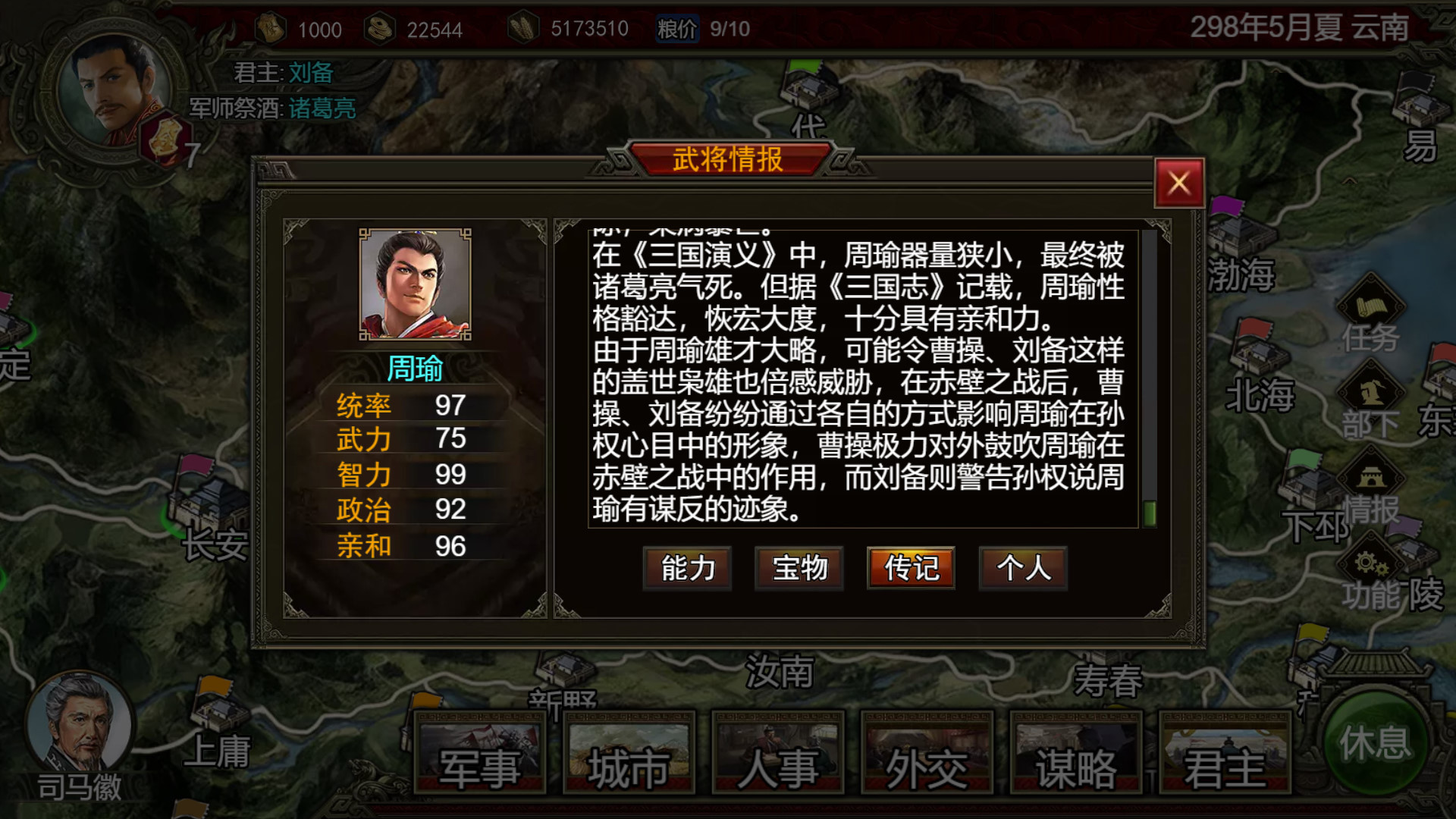View the 个人 (Personal) tab
This screenshot has width=1456, height=819.
pyautogui.click(x=1022, y=569)
